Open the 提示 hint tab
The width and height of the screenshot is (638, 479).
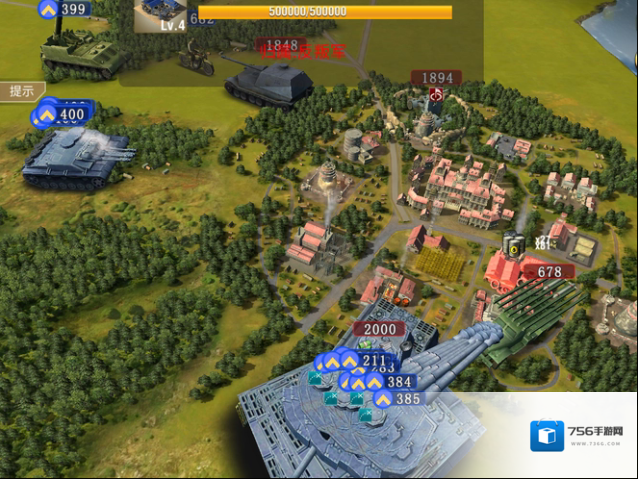pos(20,91)
